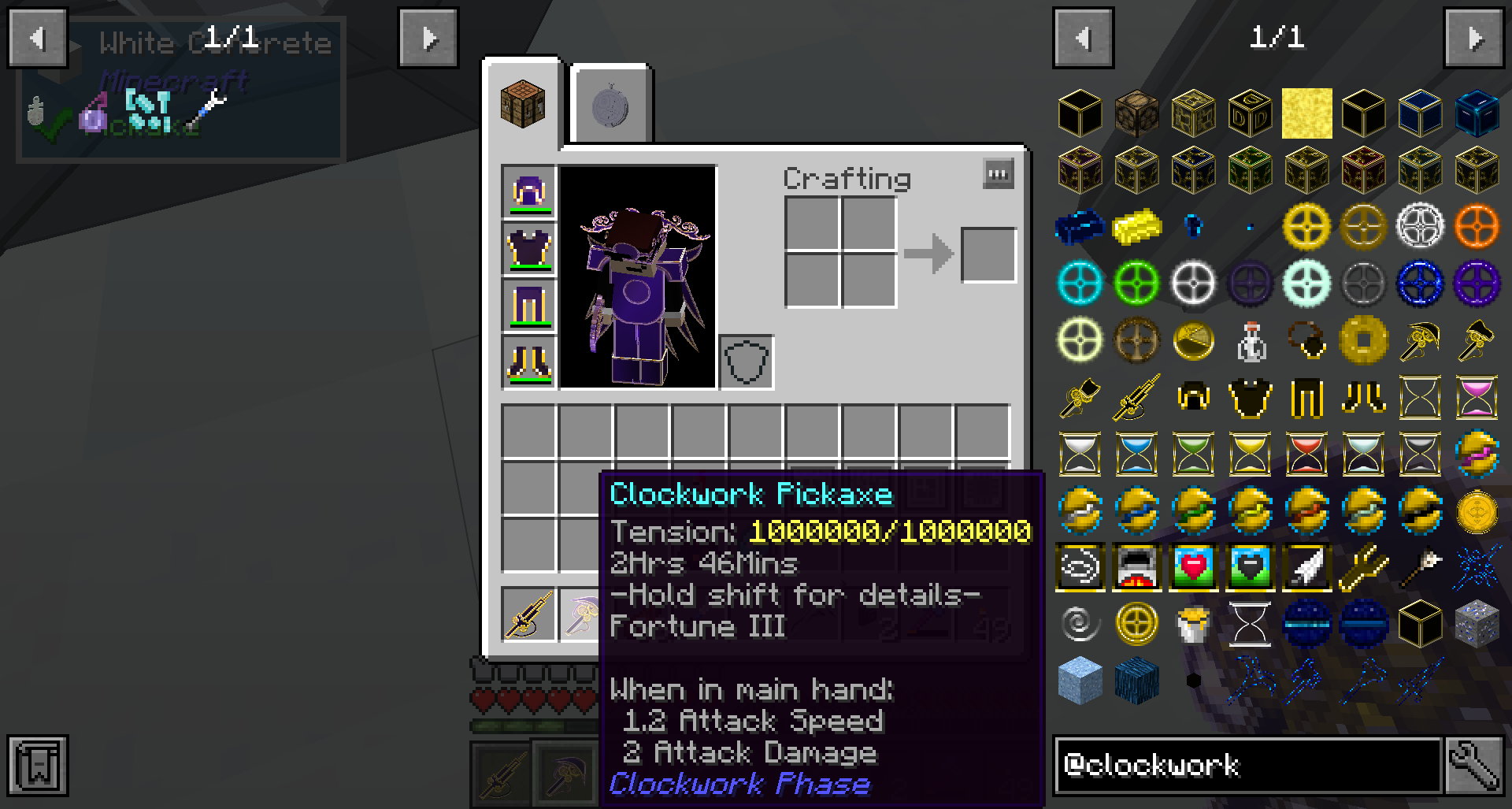Pick the bucket filled with molten gold

(1193, 624)
